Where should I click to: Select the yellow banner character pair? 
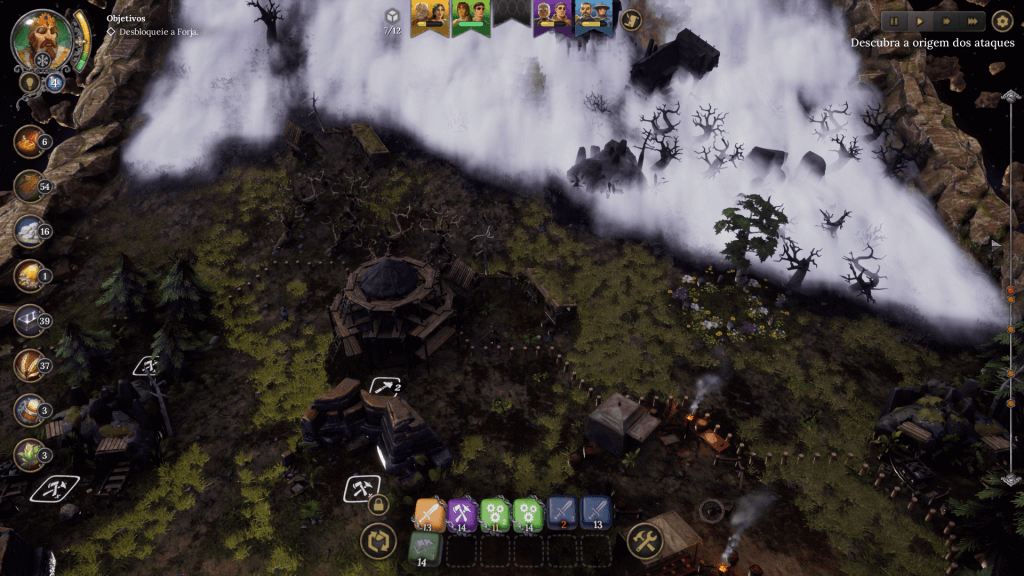pos(429,16)
